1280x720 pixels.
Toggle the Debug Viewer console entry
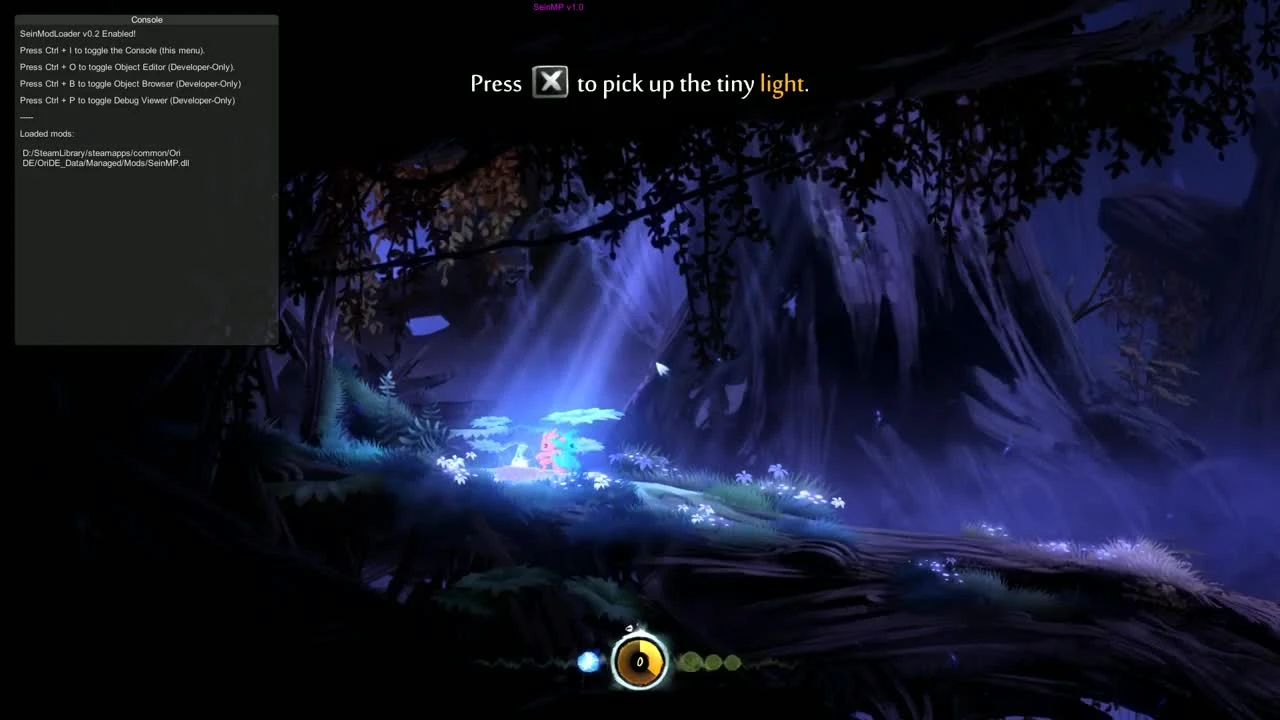click(127, 100)
